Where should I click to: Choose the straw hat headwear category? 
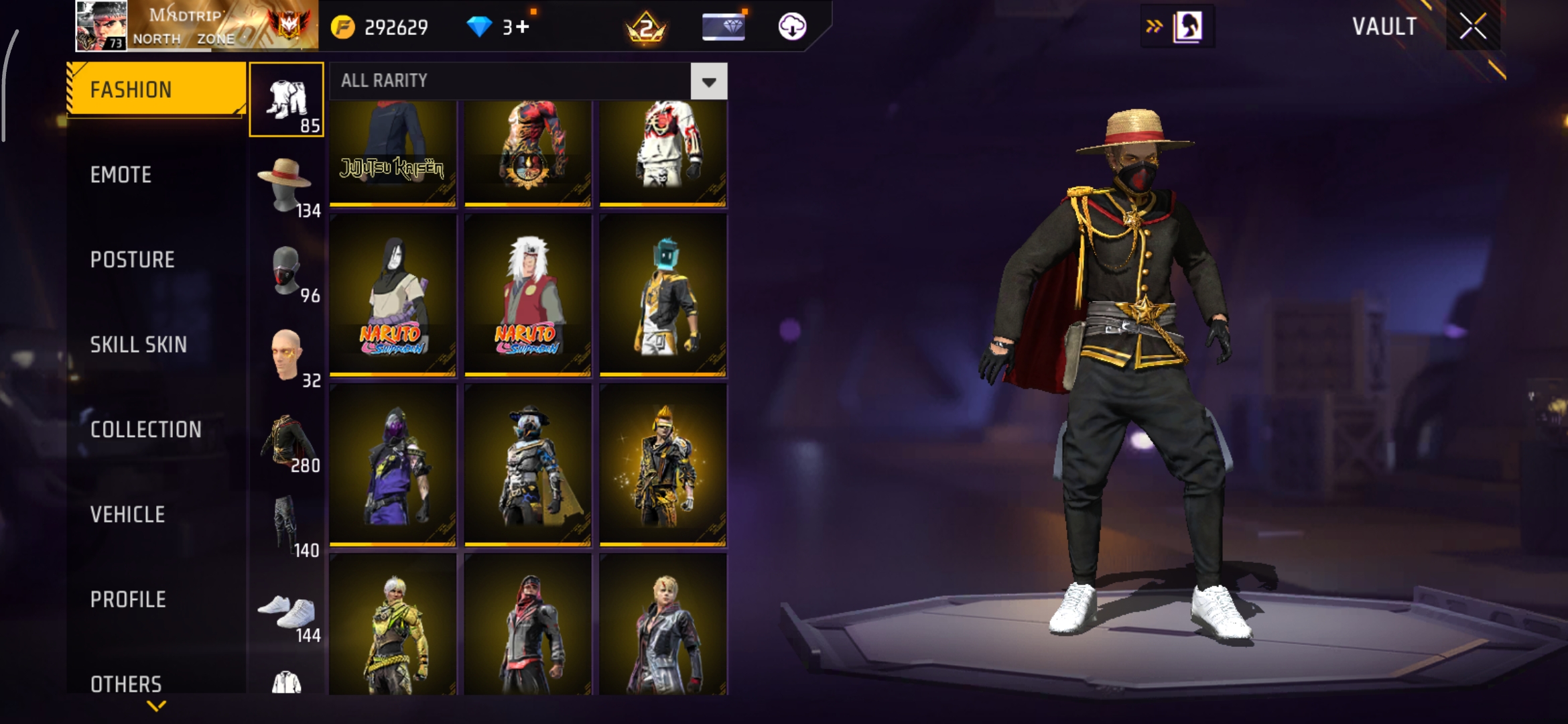[x=287, y=184]
